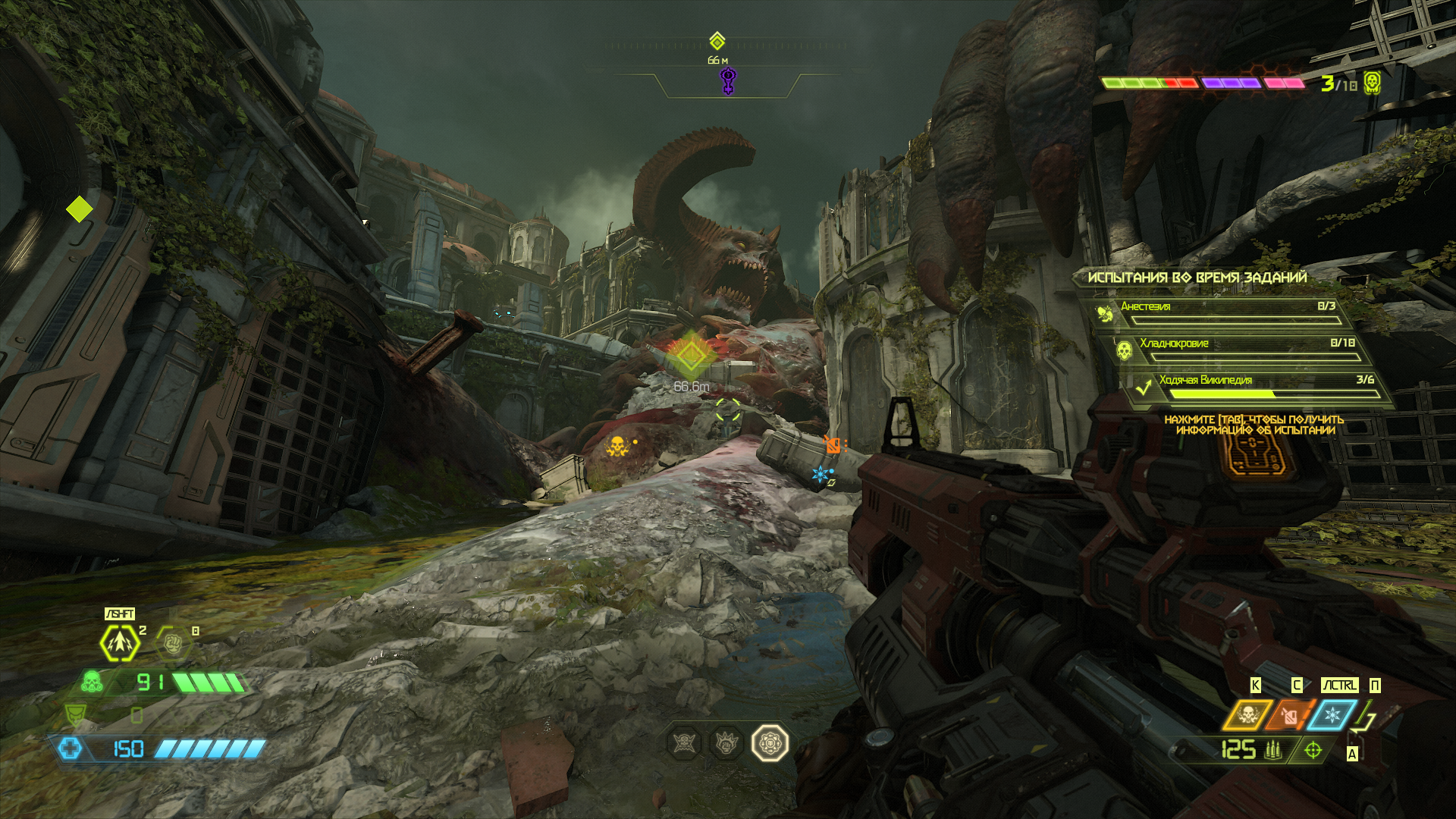Select the objective diamond marker on the compass
The width and height of the screenshot is (1456, 819).
coord(717,41)
